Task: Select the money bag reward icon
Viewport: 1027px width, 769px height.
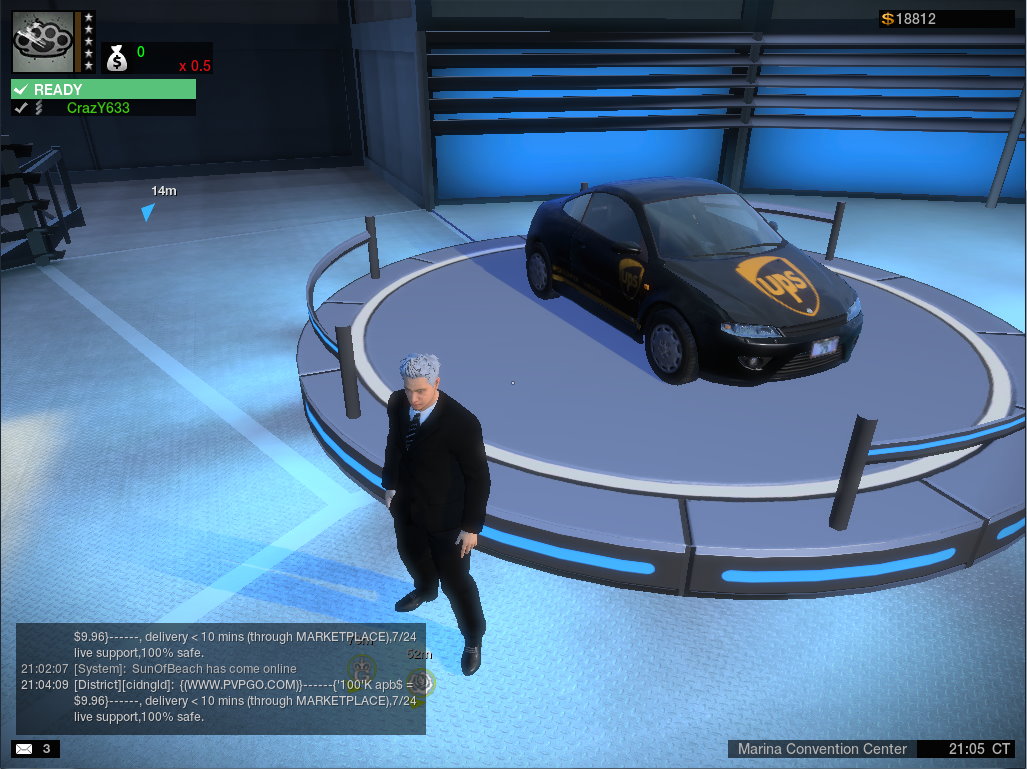Action: pos(117,59)
